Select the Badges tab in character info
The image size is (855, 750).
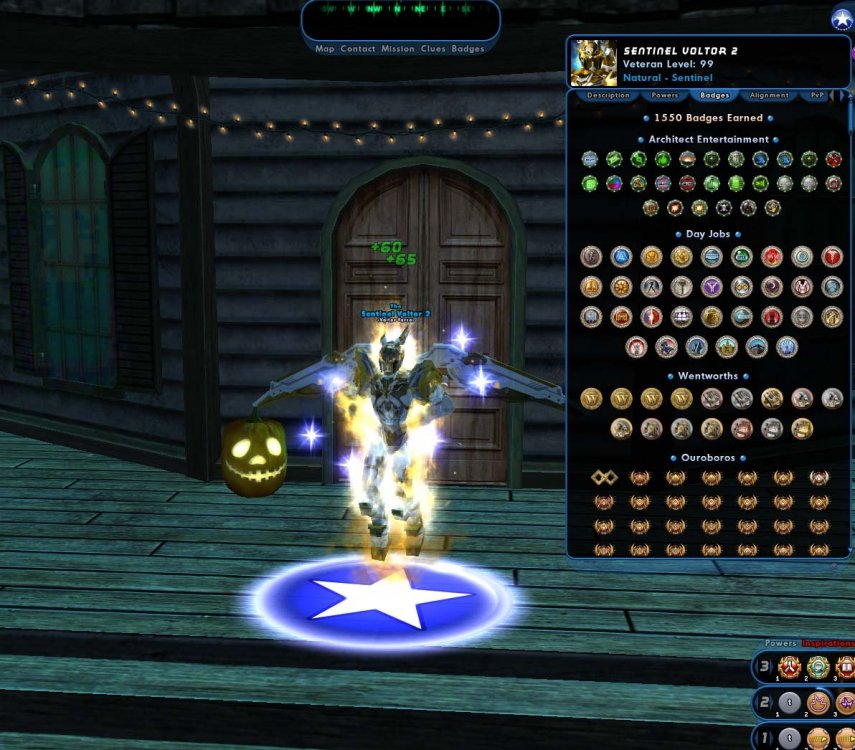pyautogui.click(x=715, y=96)
